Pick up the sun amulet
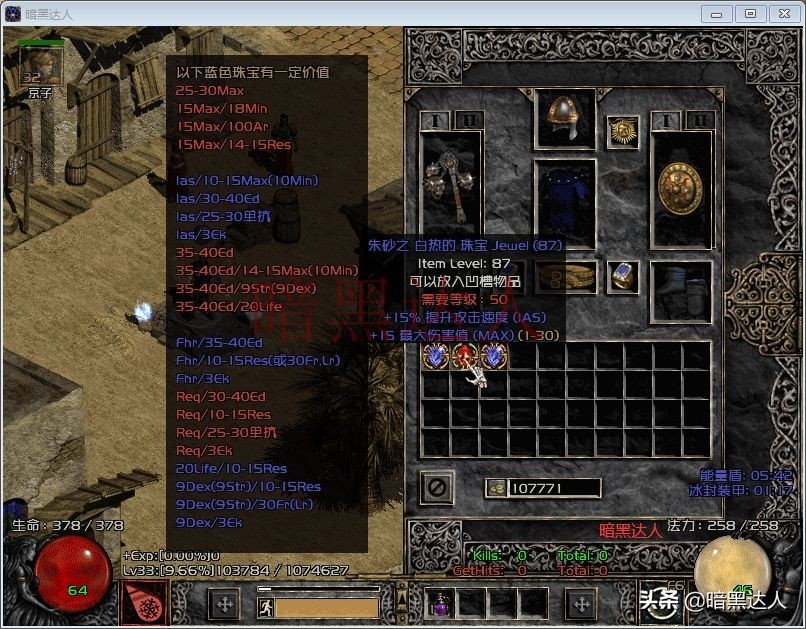The width and height of the screenshot is (806, 629). click(623, 133)
